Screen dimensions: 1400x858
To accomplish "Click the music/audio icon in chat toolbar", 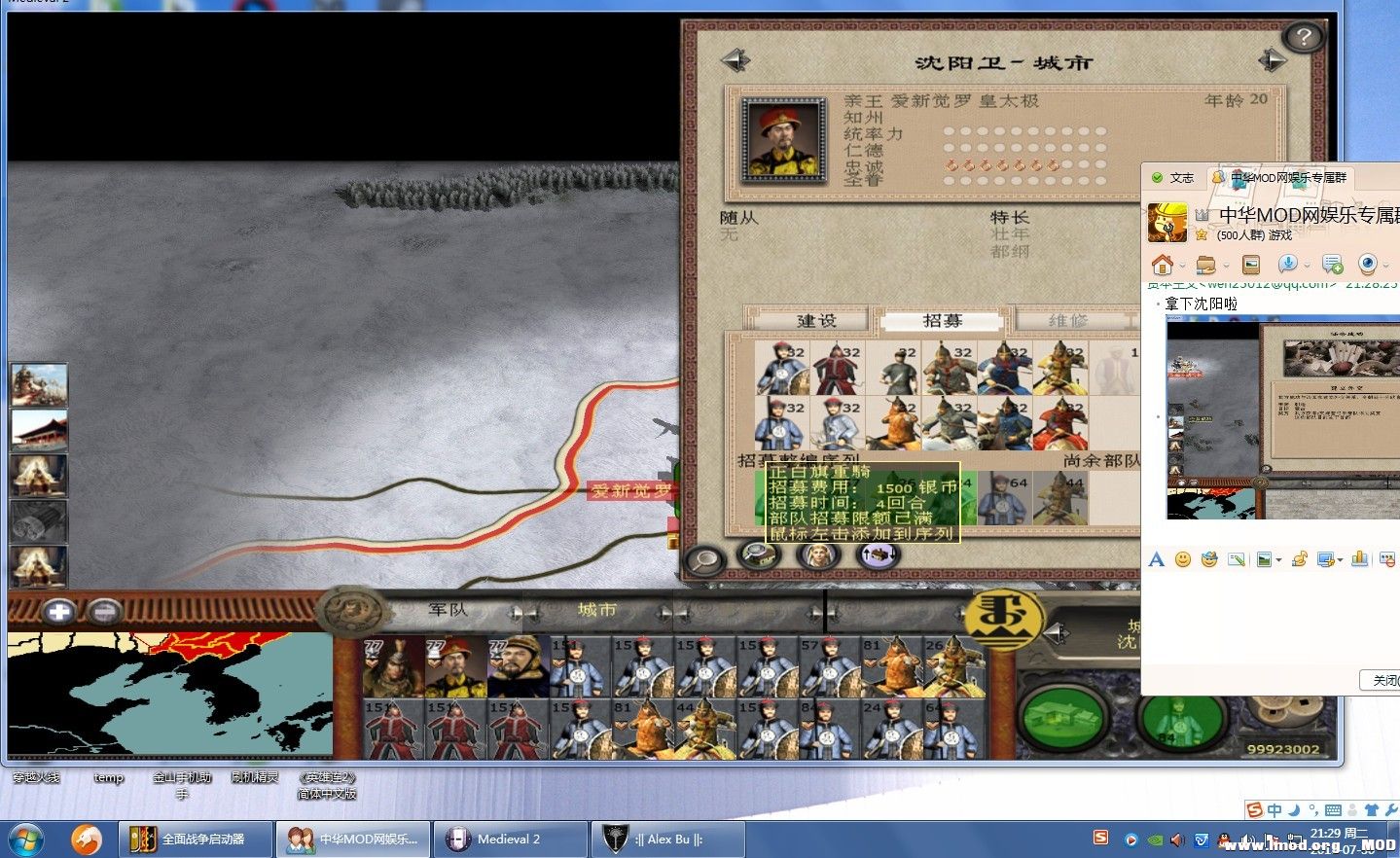I will coord(1300,559).
